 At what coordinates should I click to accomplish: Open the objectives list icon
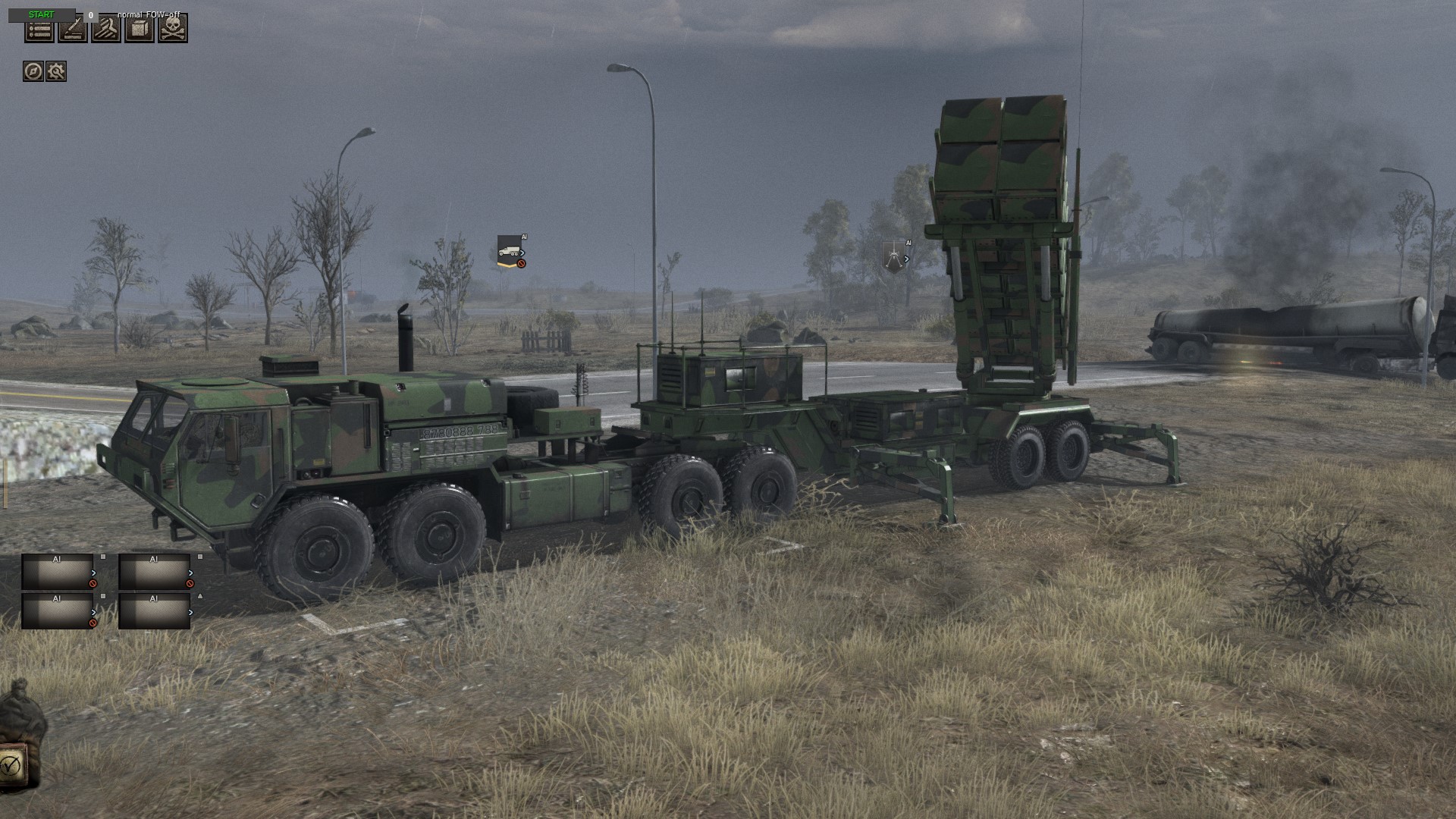39,30
